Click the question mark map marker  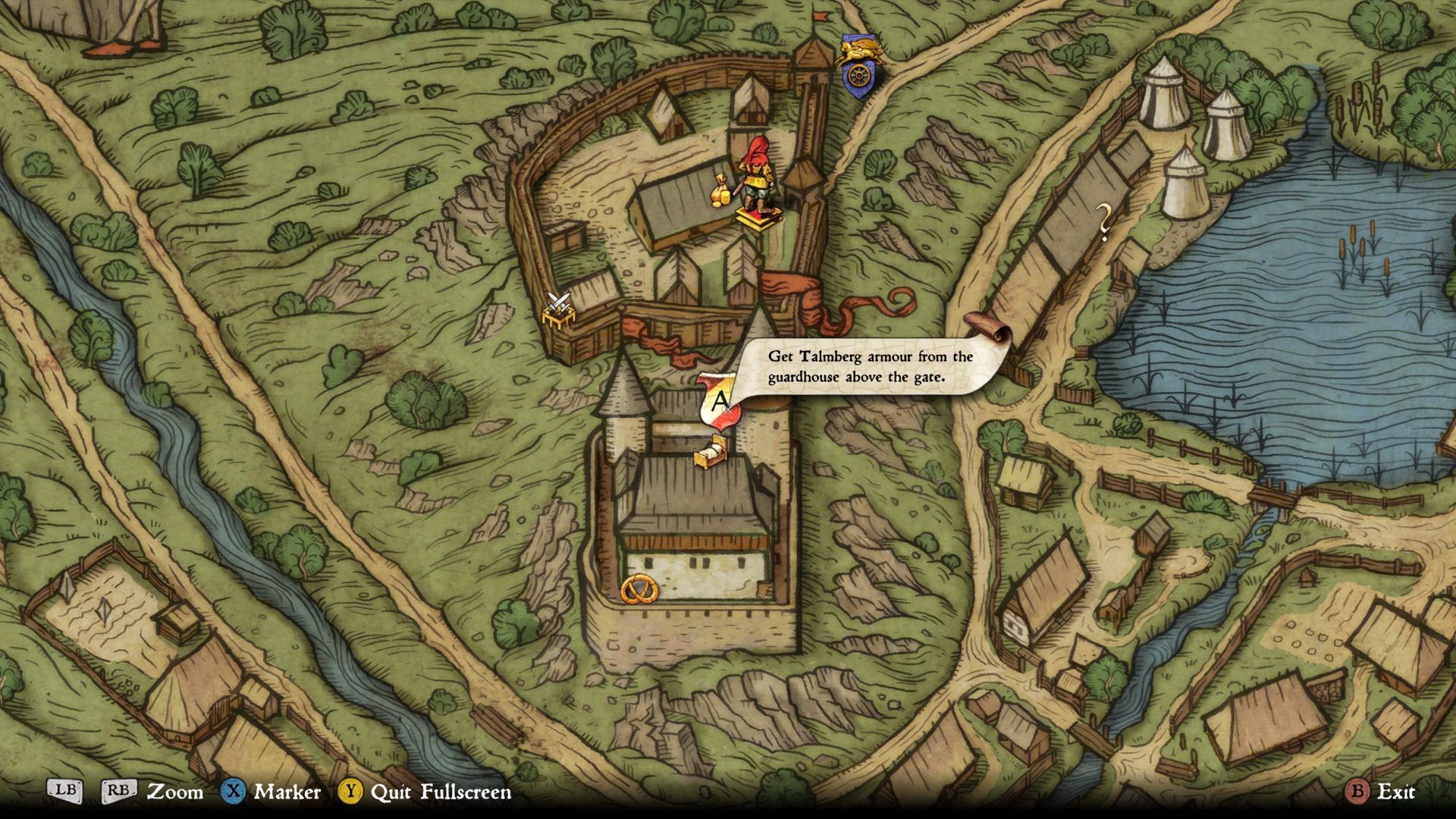[1104, 222]
